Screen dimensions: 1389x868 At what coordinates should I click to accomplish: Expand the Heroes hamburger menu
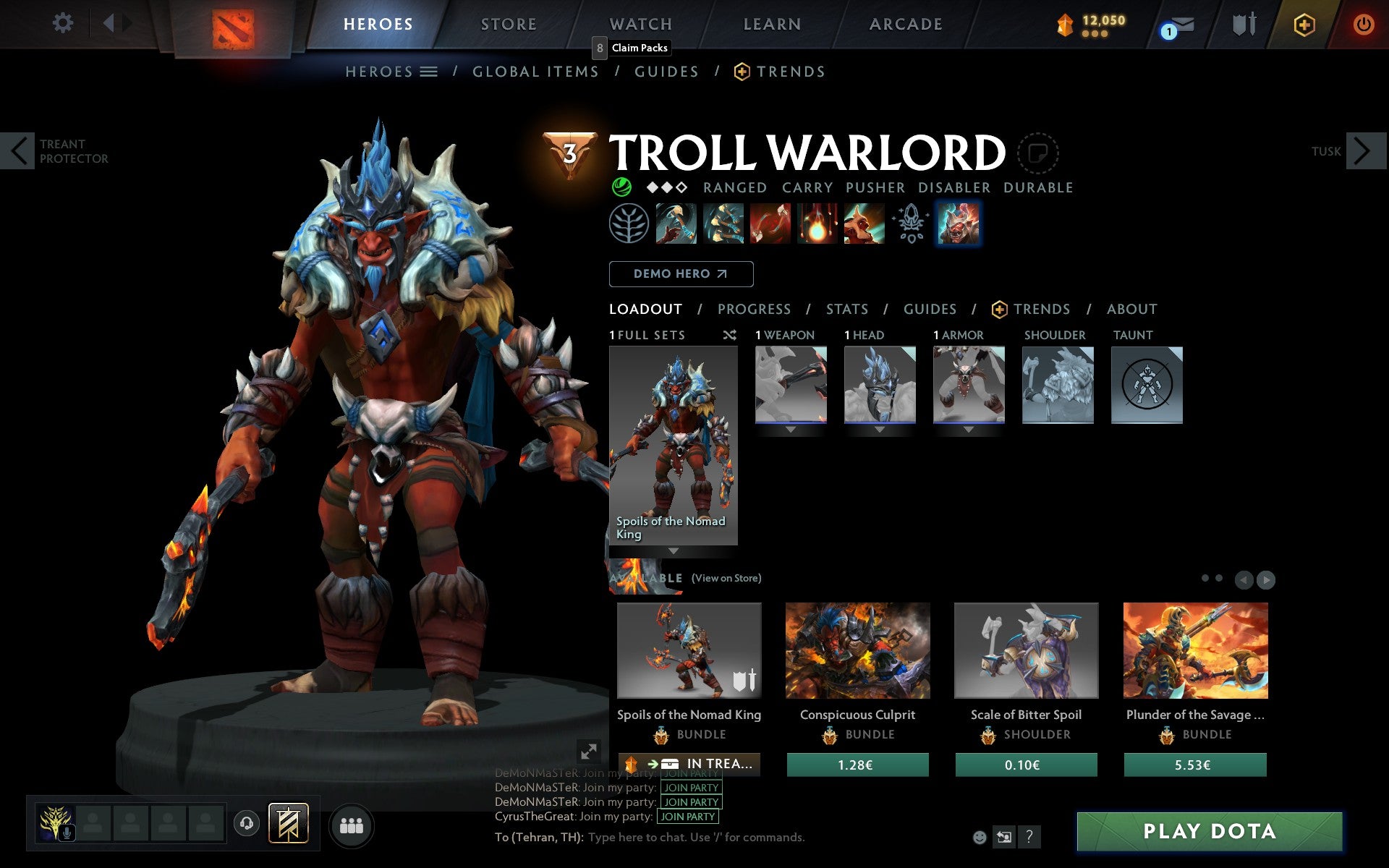[x=428, y=71]
